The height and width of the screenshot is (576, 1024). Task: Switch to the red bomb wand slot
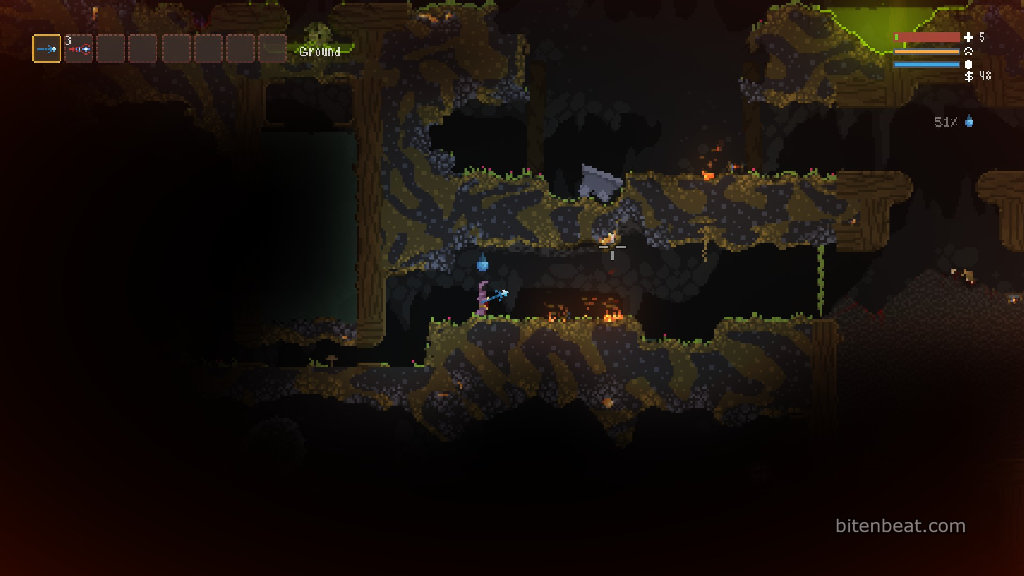[x=79, y=49]
